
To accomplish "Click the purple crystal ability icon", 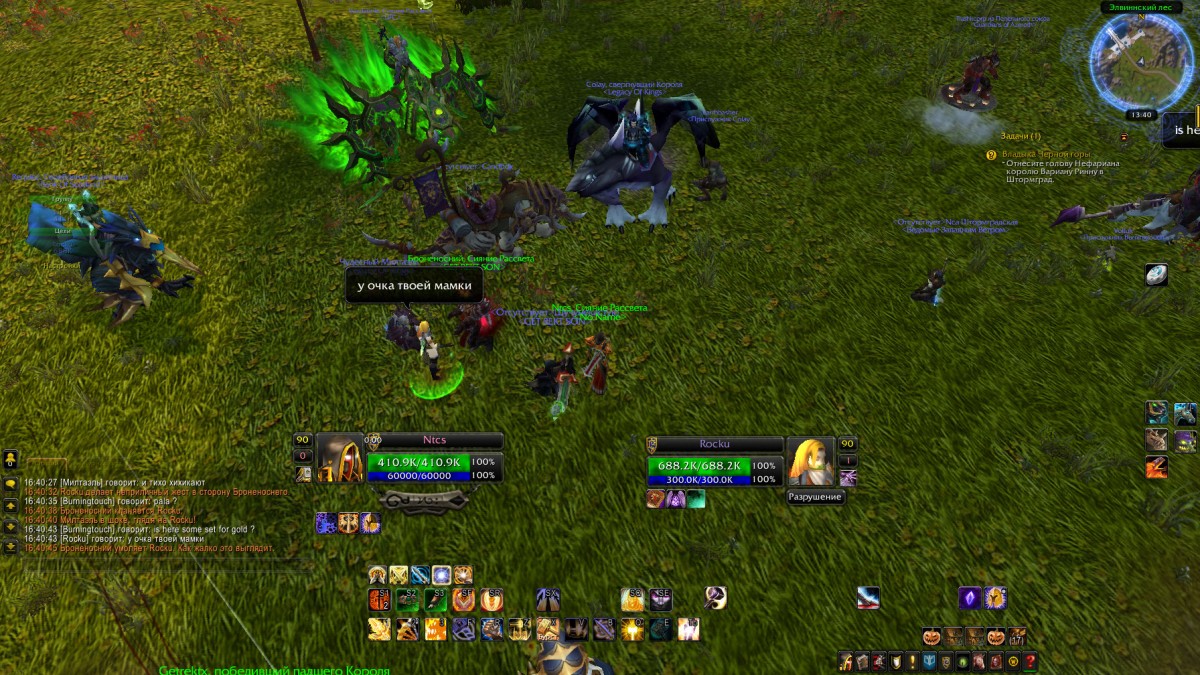I will click(x=969, y=598).
